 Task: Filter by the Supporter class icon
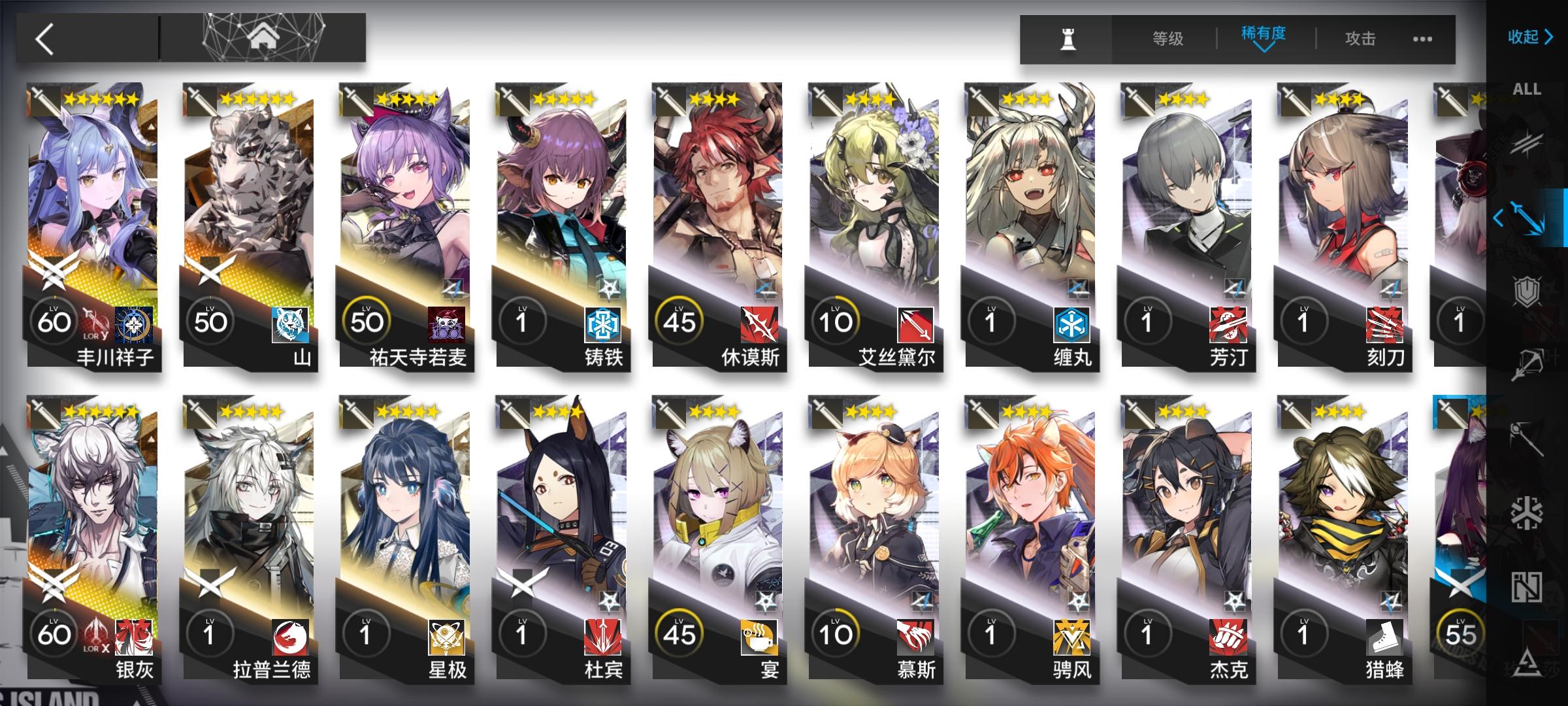[x=1527, y=587]
